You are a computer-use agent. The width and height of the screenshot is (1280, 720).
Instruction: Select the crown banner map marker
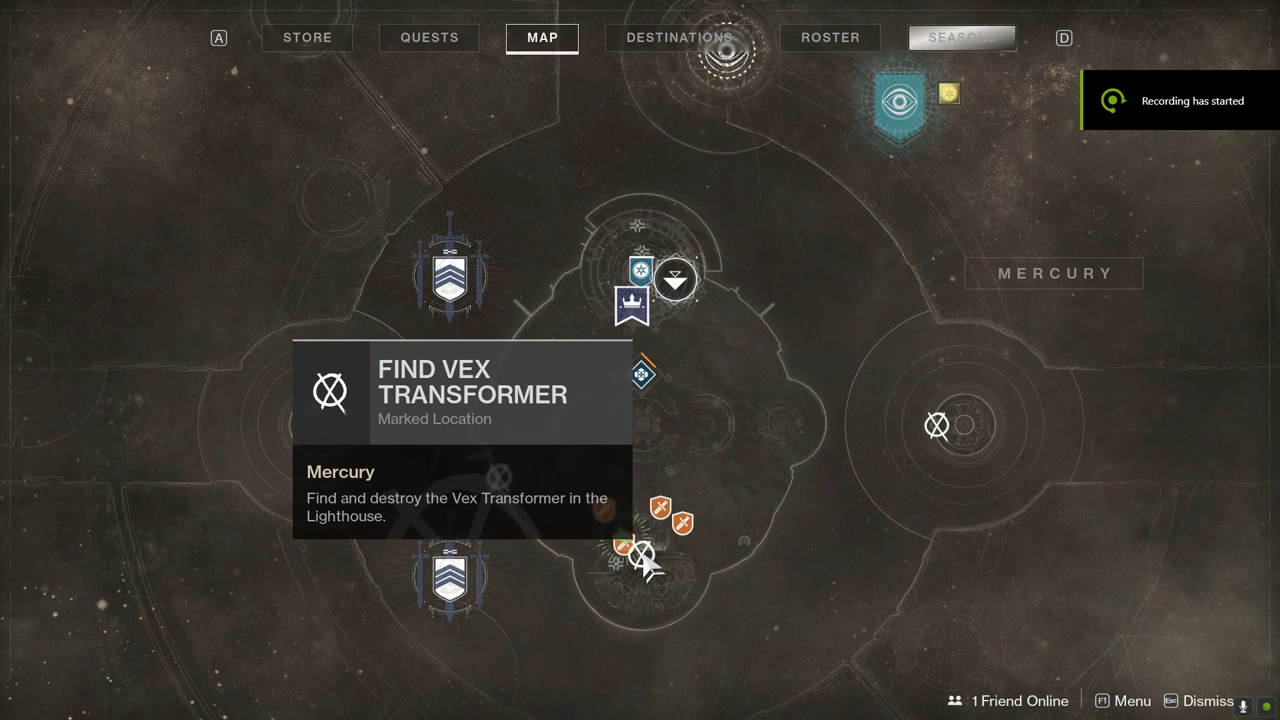(x=632, y=306)
